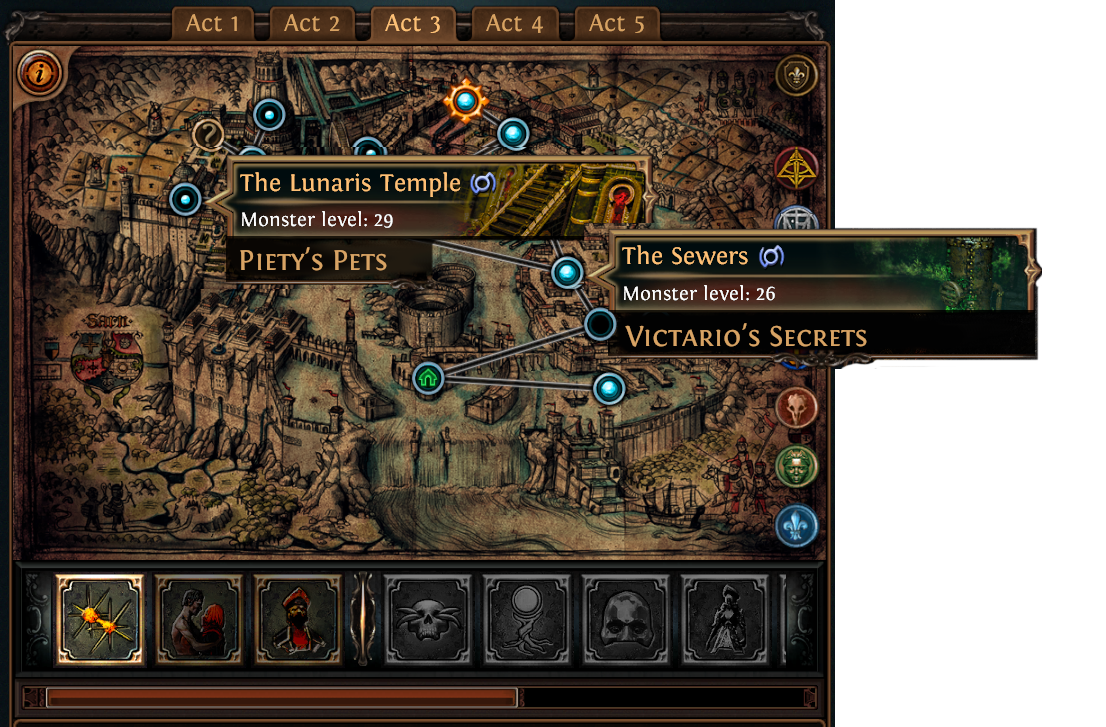Click the greyed mask quest icon
The height and width of the screenshot is (727, 1106).
(626, 620)
